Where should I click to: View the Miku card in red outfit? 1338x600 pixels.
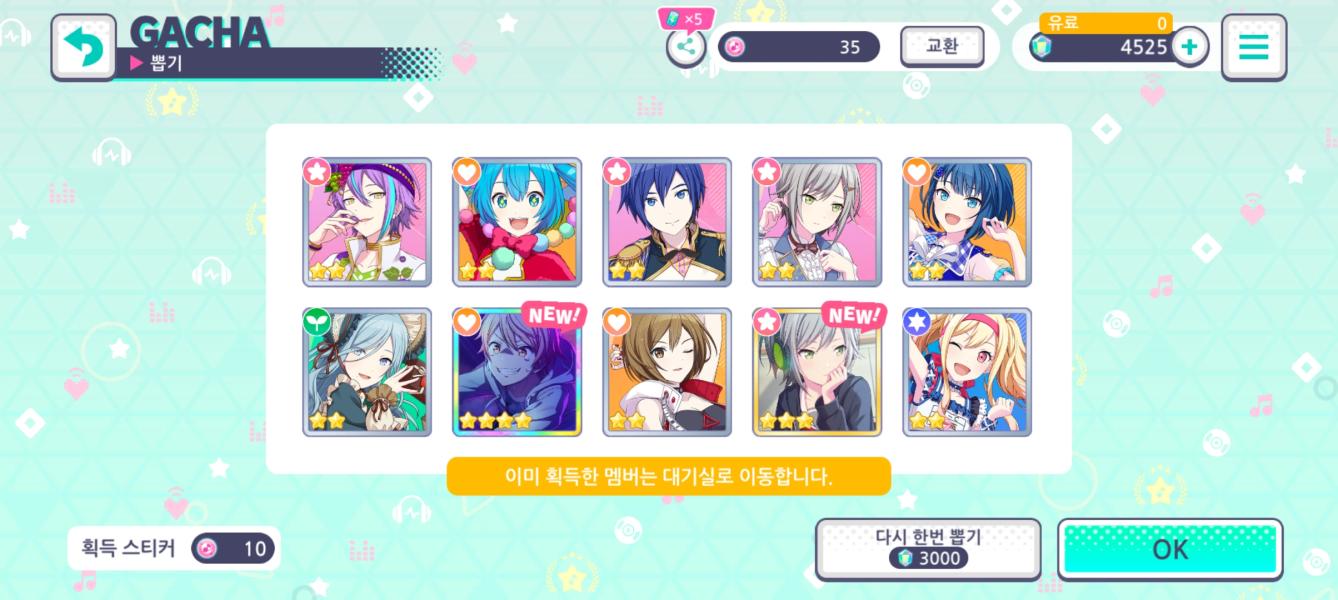click(517, 222)
